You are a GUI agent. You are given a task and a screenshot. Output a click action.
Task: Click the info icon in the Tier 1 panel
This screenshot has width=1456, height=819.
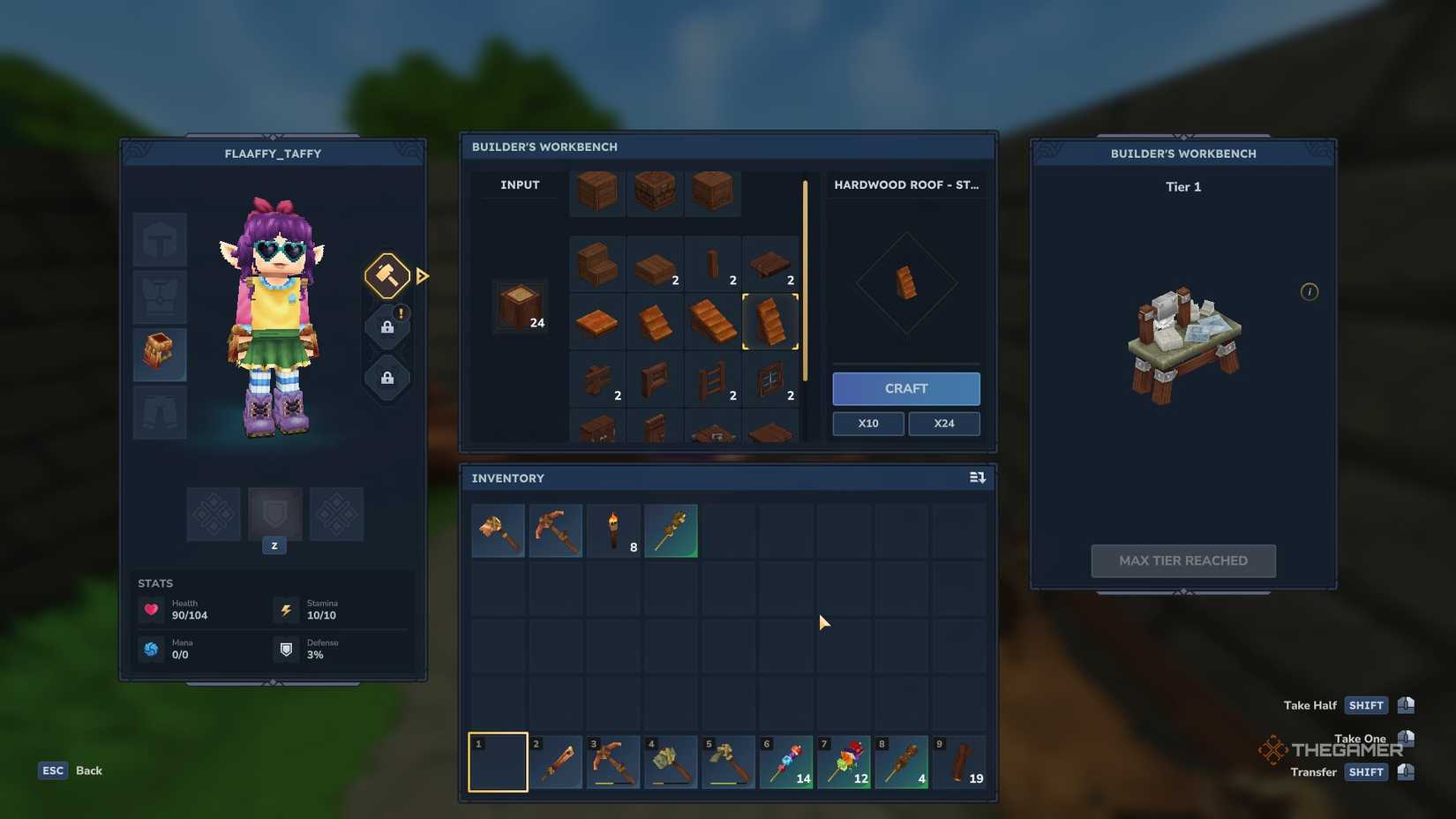tap(1310, 292)
